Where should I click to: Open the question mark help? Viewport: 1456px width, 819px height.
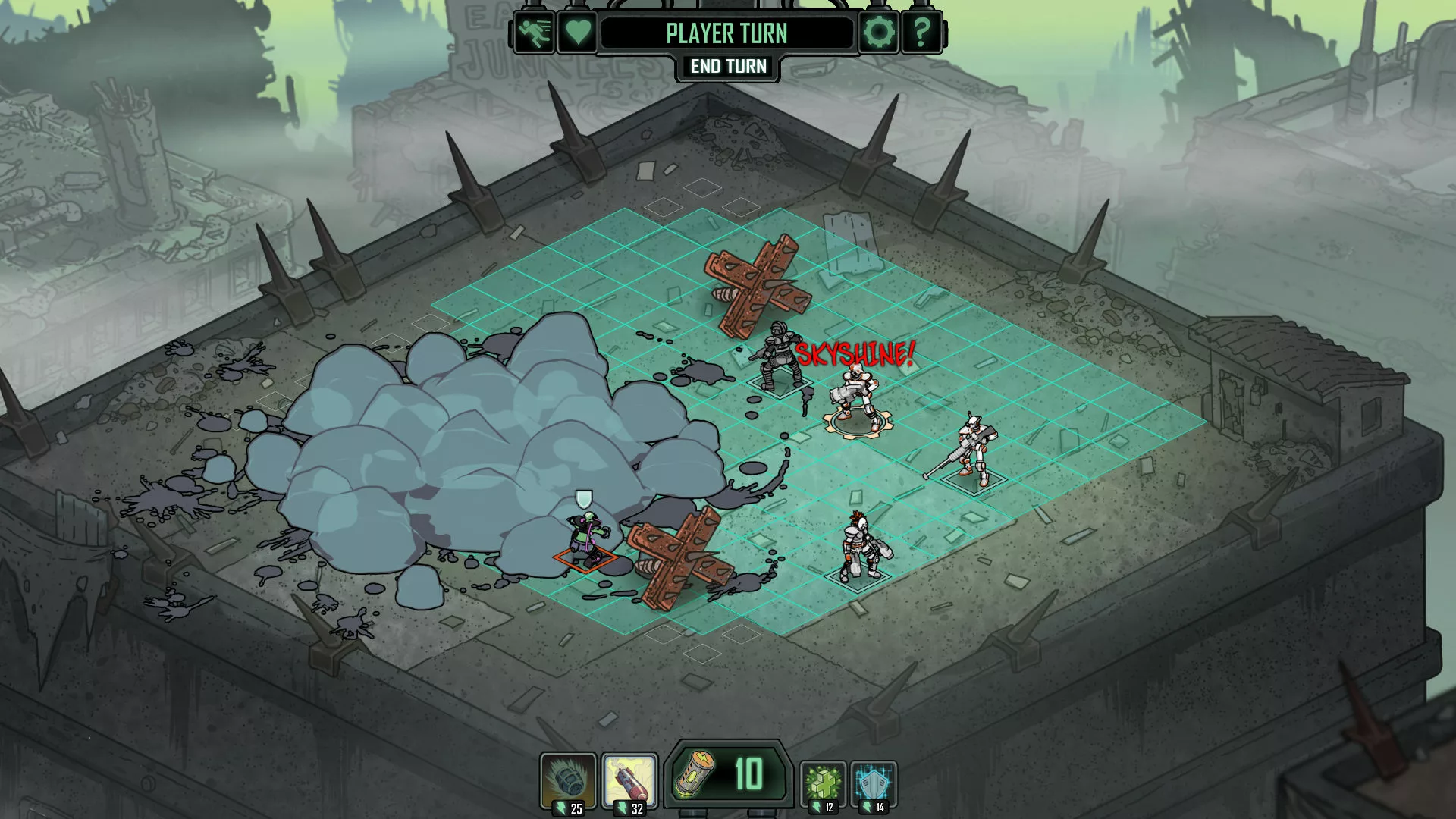(921, 33)
